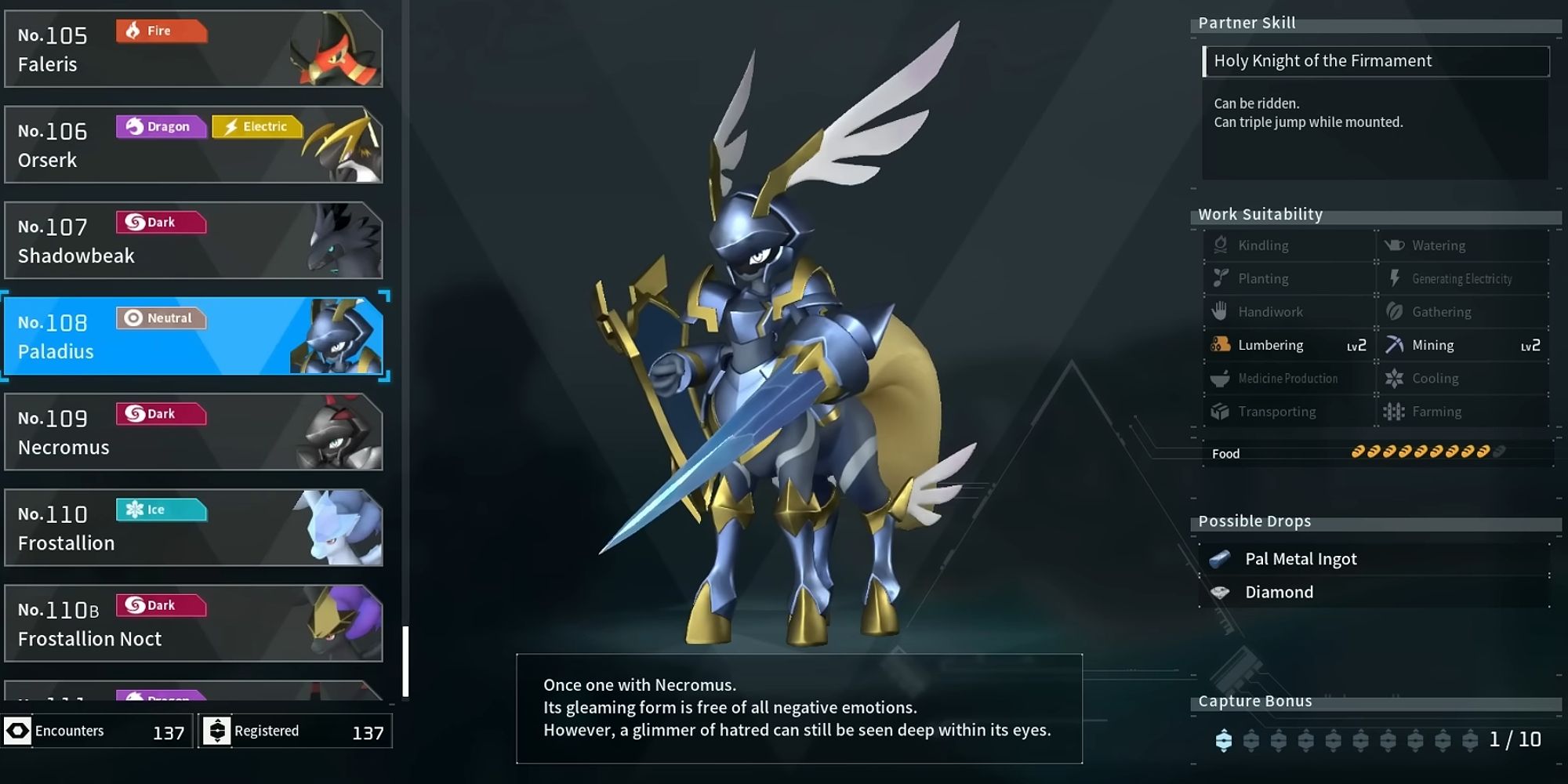Select the Mining Lv2 work suitability icon
The image size is (1568, 784).
pyautogui.click(x=1395, y=345)
